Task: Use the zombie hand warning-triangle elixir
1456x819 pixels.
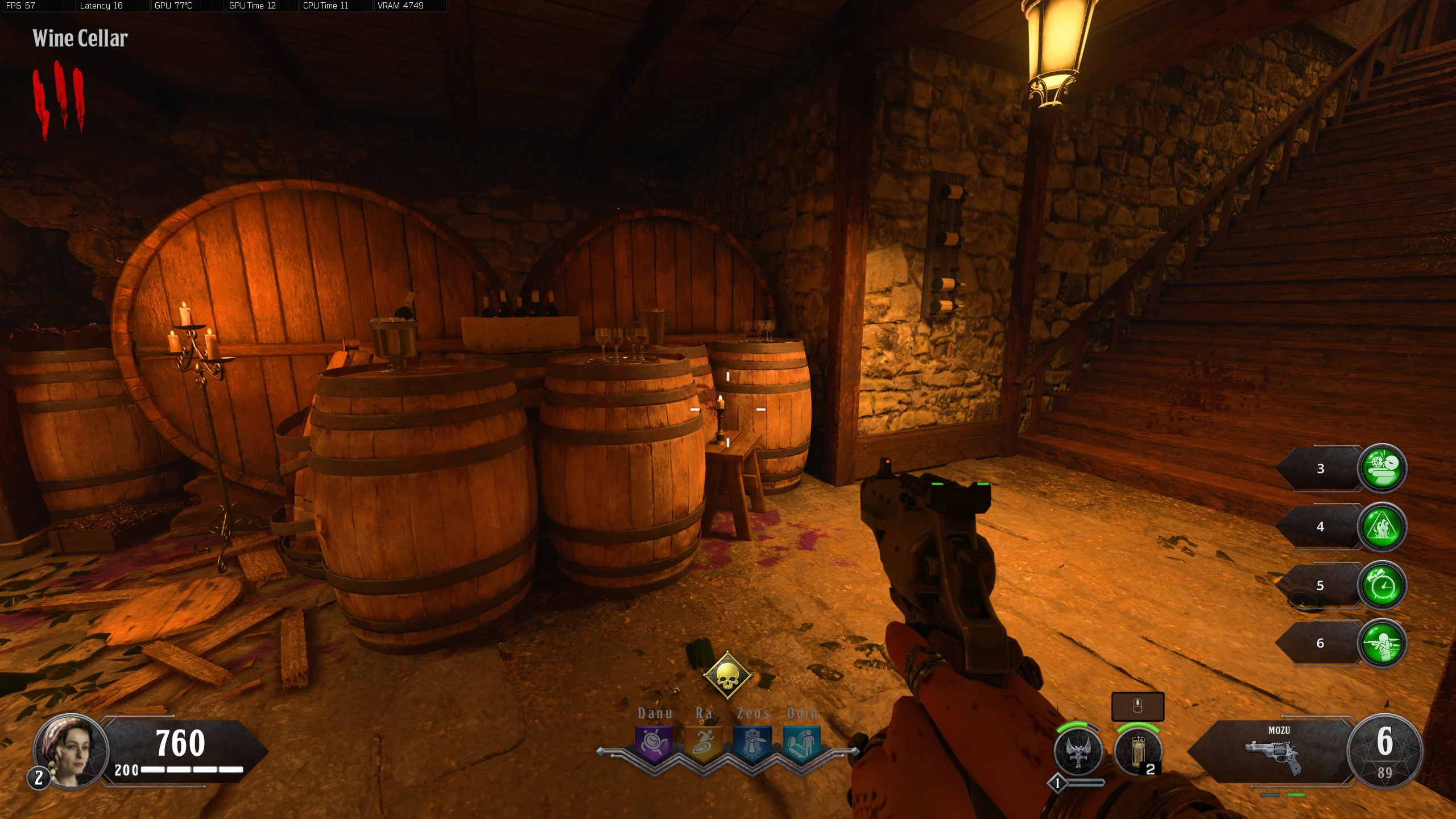Action: click(x=1381, y=527)
